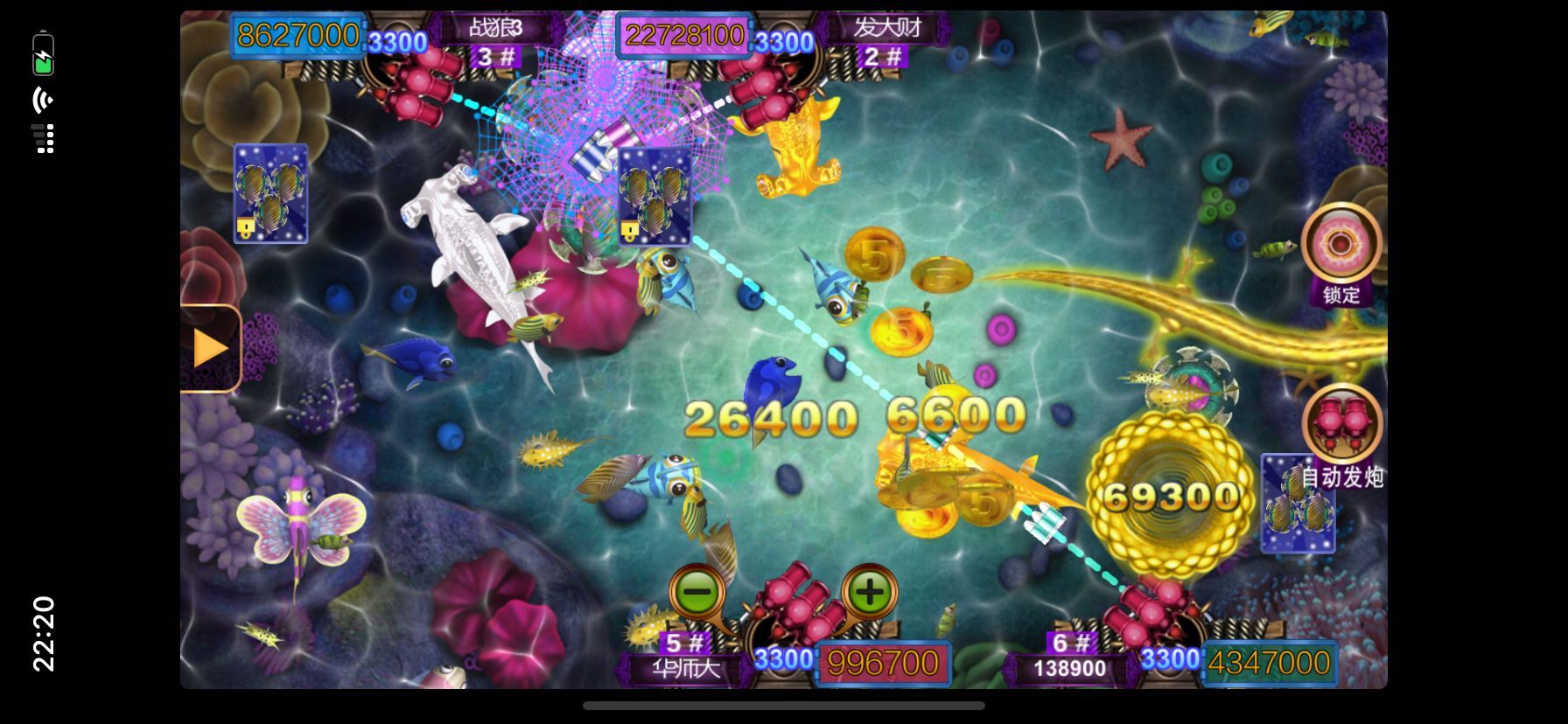Tap the green minus cannon bet button

[696, 593]
